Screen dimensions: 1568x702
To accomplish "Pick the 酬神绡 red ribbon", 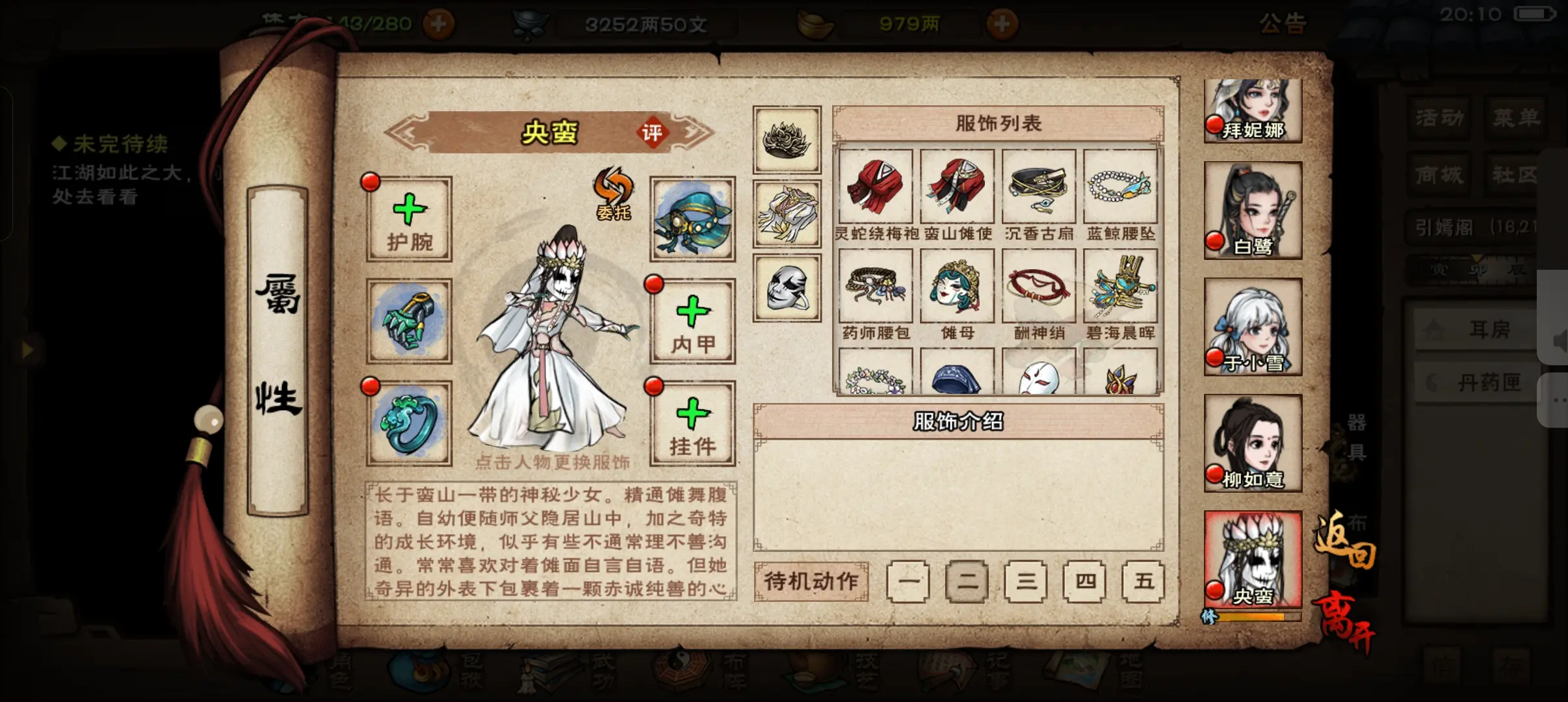I will click(1039, 287).
